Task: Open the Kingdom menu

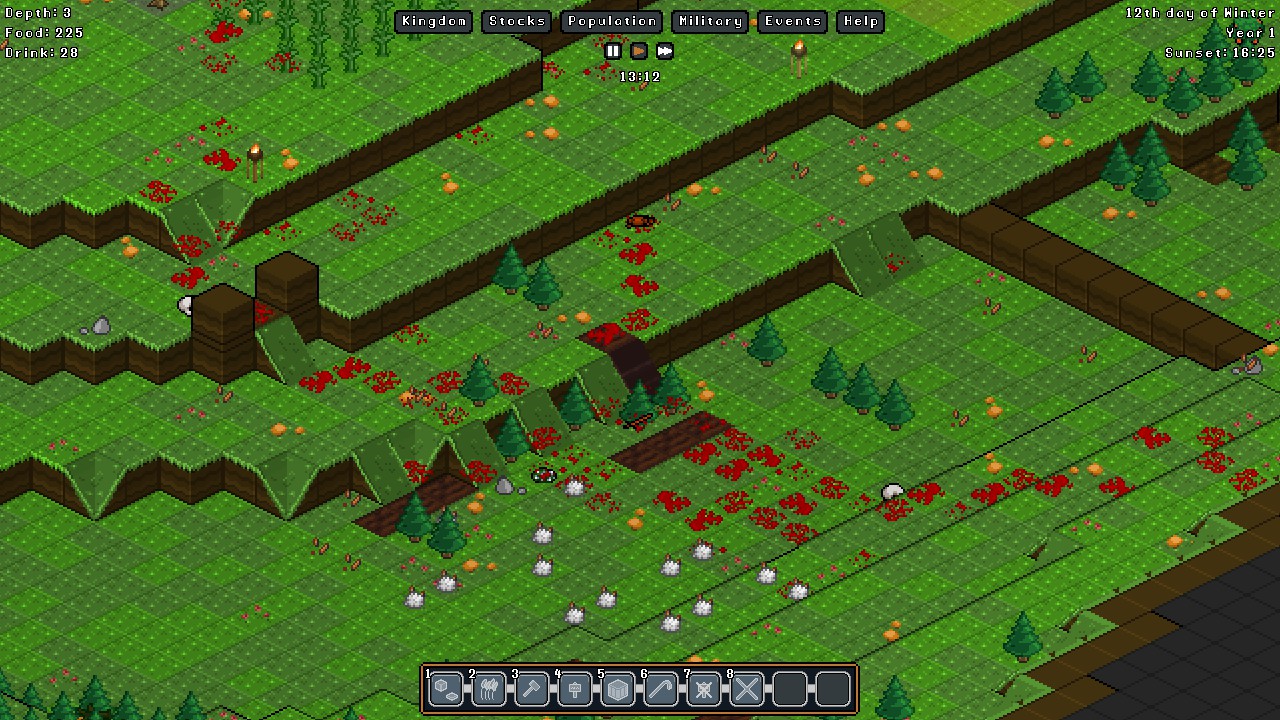Action: coord(434,21)
